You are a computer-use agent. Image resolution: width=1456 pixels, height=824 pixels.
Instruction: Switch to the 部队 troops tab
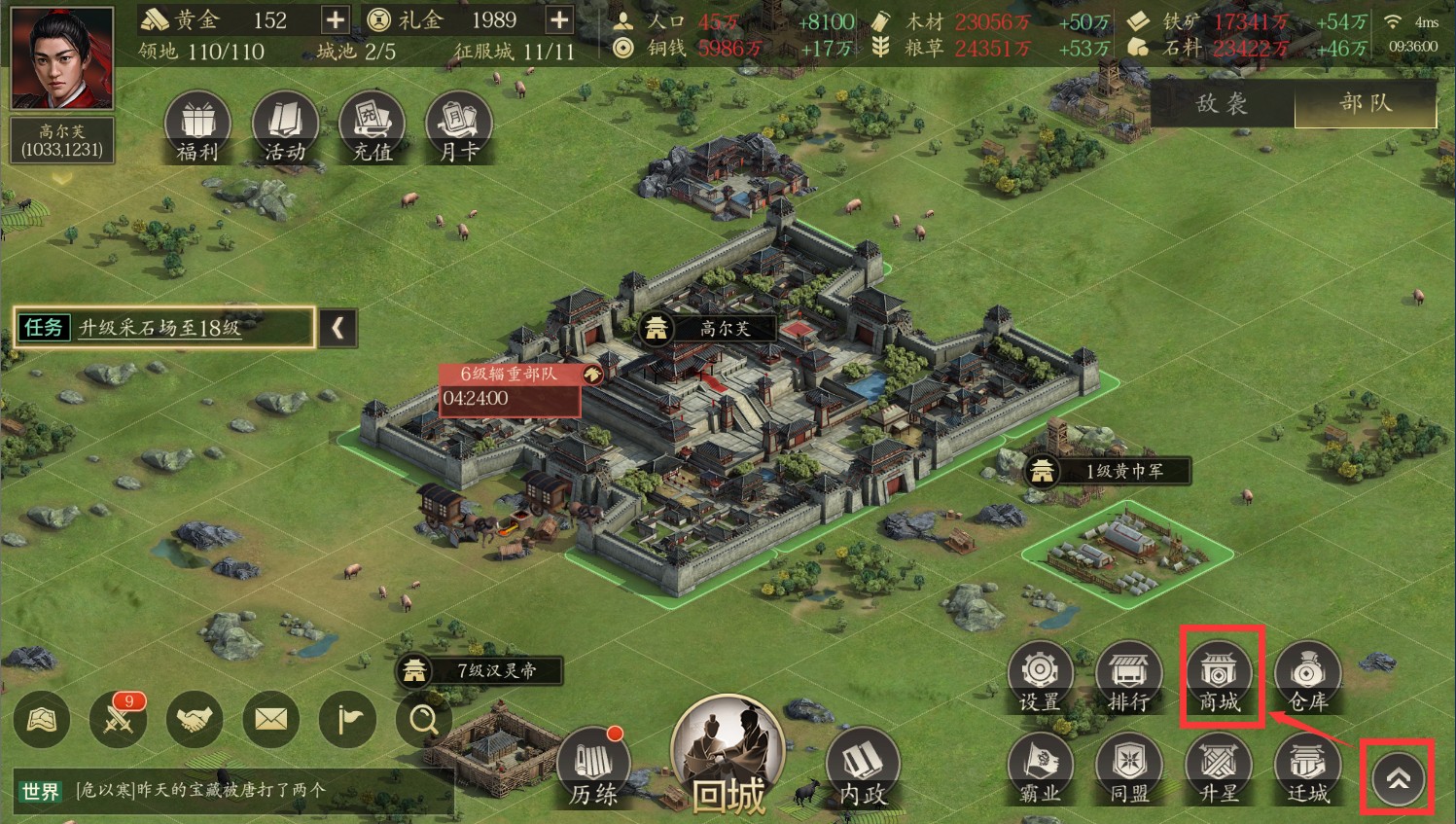1366,104
